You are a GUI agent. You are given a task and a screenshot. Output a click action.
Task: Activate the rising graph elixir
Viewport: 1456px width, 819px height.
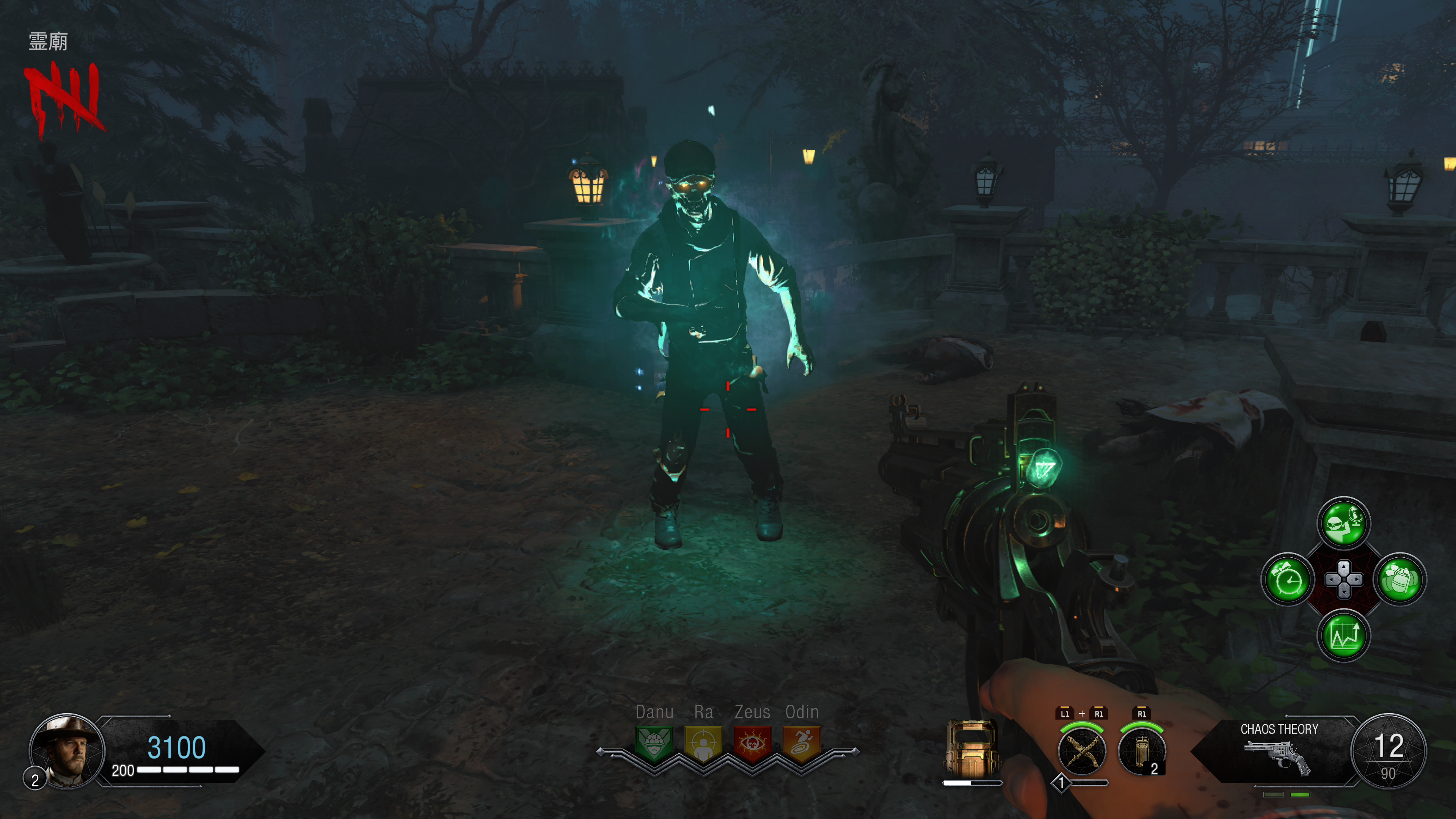click(x=1343, y=635)
